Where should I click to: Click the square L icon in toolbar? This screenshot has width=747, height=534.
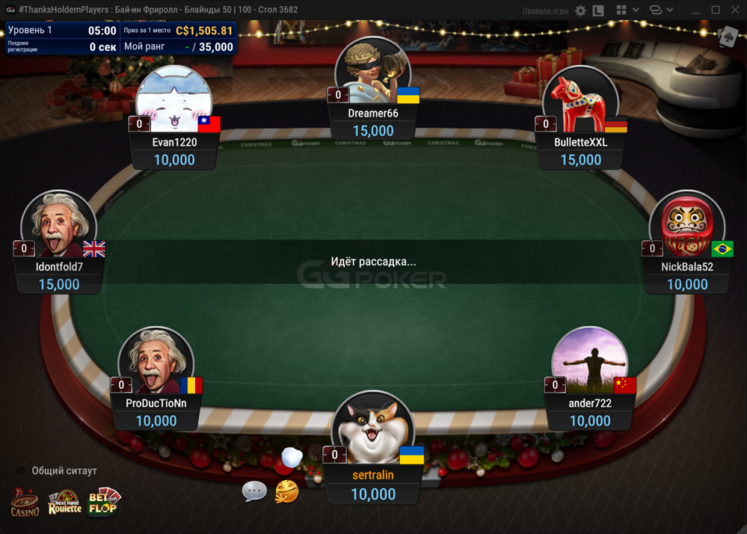click(x=598, y=10)
